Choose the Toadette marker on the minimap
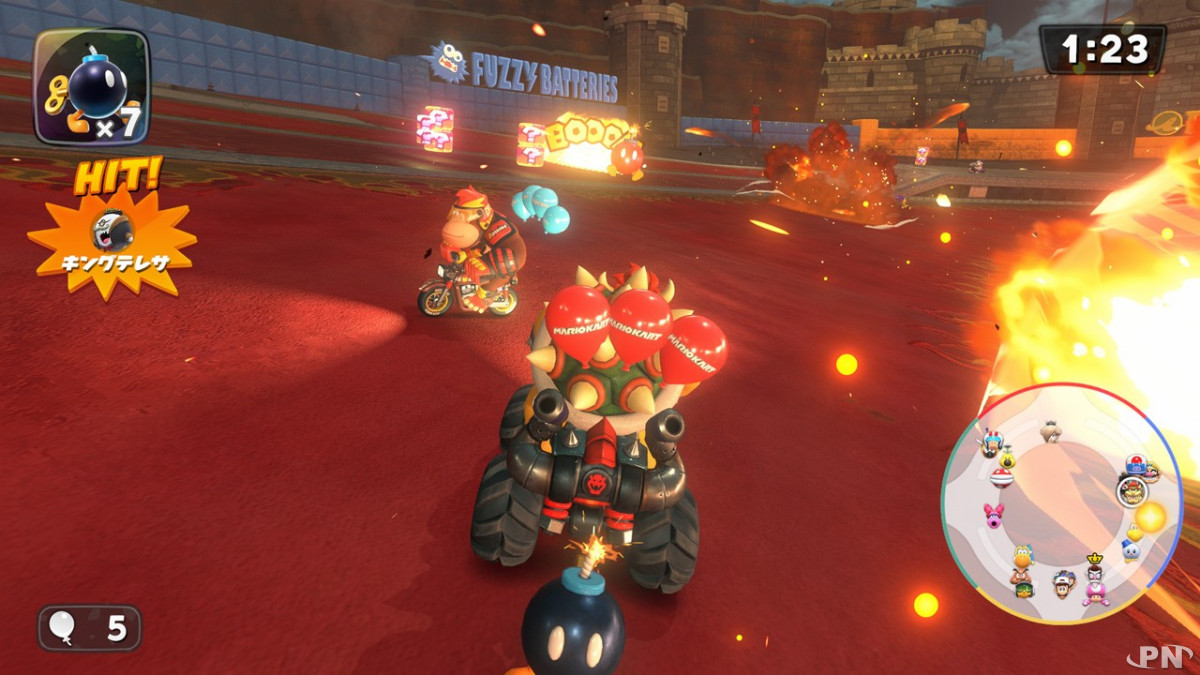 [x=1096, y=592]
